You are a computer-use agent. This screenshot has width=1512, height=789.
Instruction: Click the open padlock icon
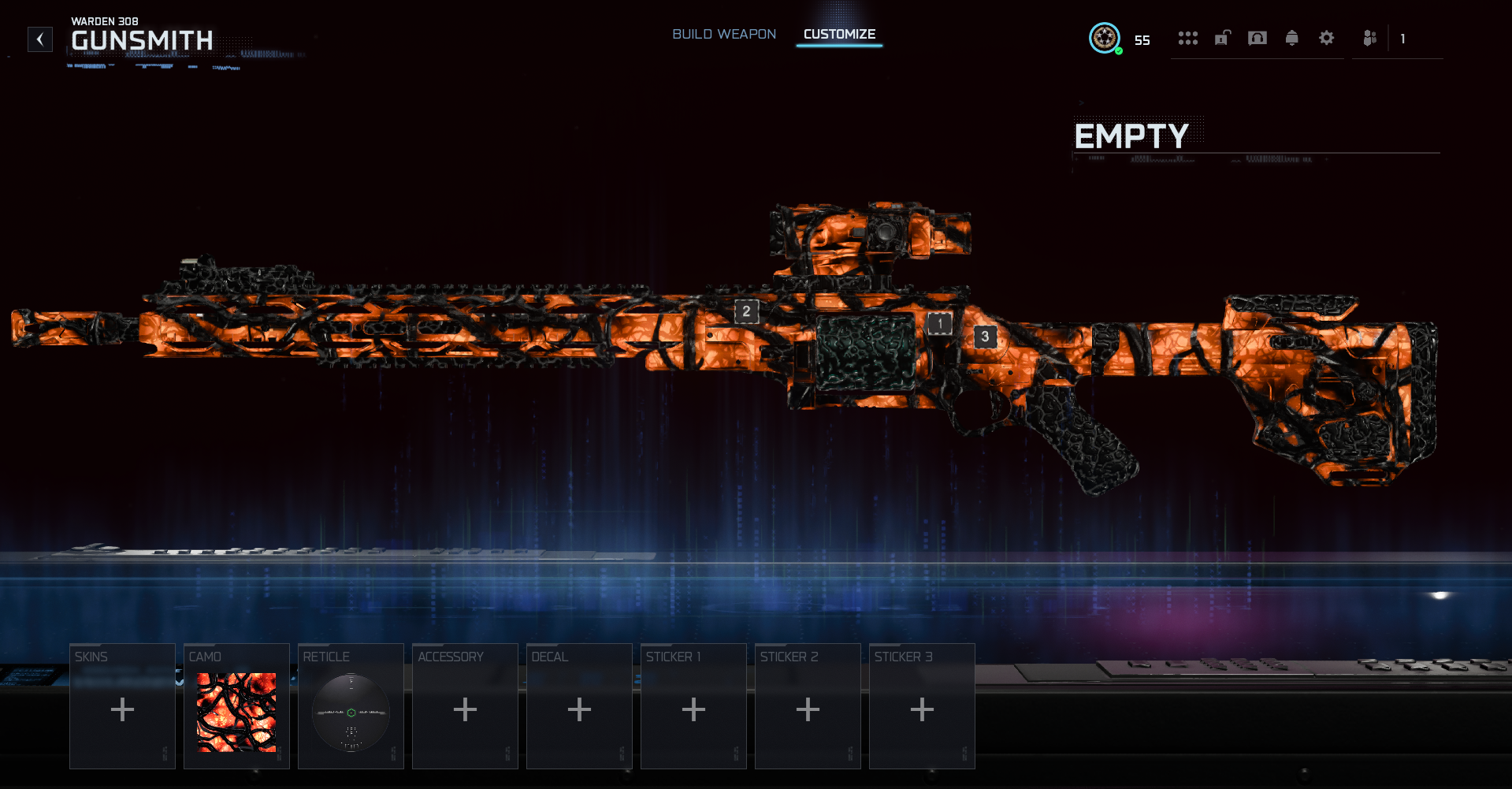coord(1222,38)
